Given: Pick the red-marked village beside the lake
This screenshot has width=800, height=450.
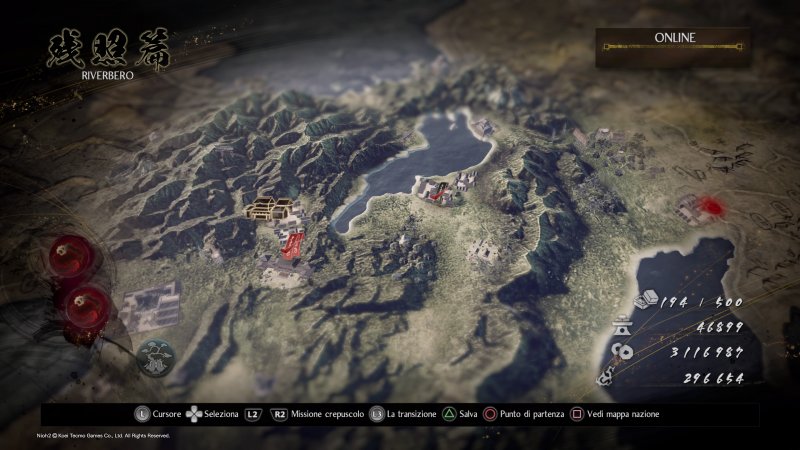Looking at the screenshot, I should click(438, 190).
